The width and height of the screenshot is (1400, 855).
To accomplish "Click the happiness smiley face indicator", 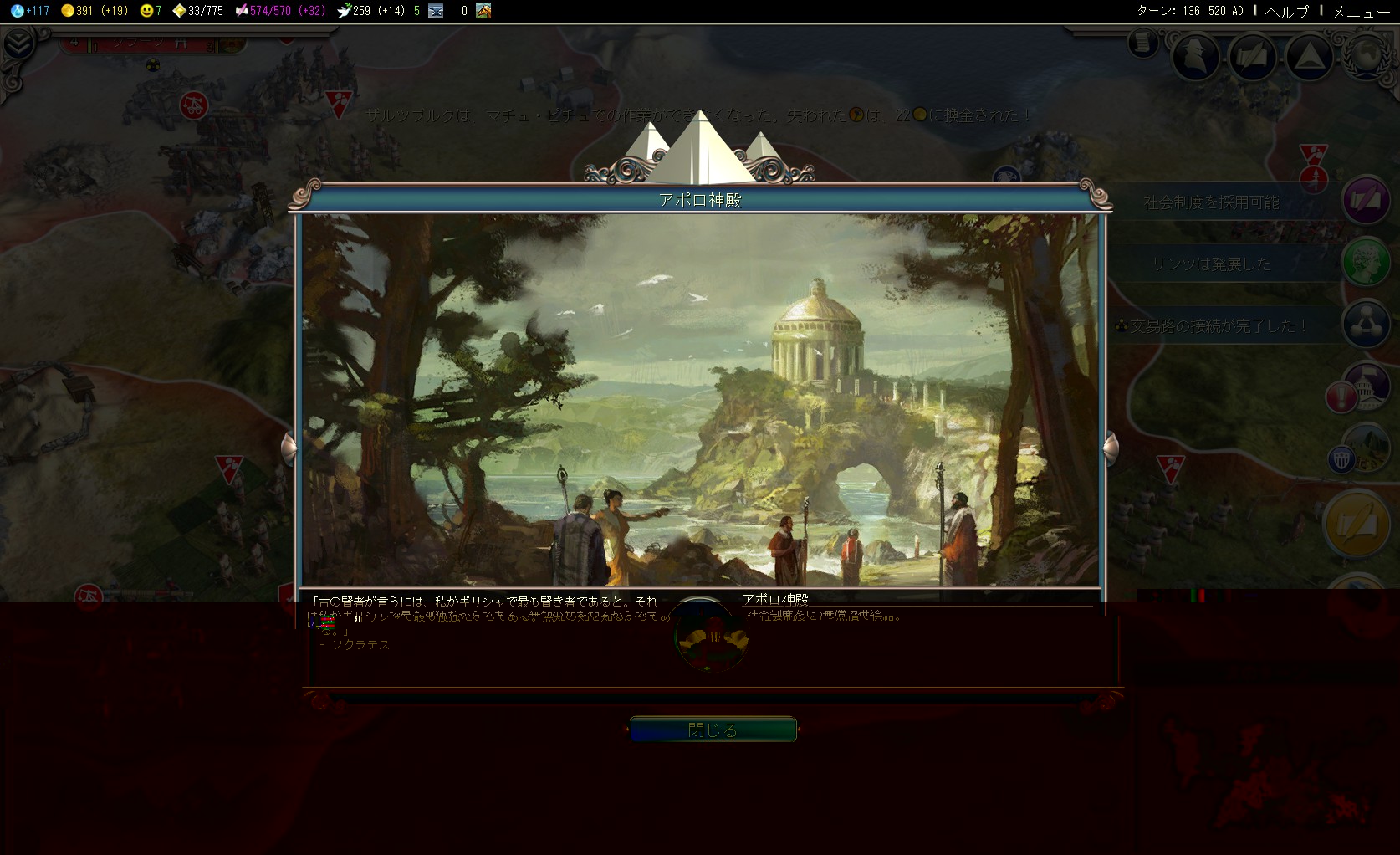I will pyautogui.click(x=147, y=11).
